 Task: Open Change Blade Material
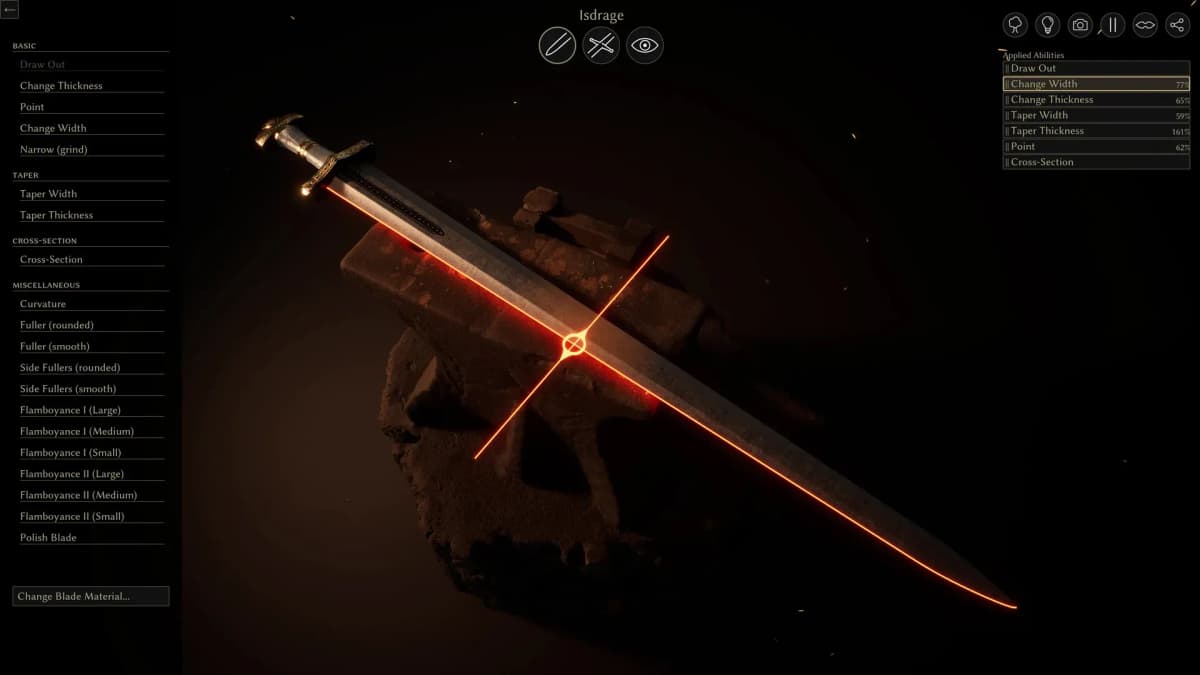(90, 596)
